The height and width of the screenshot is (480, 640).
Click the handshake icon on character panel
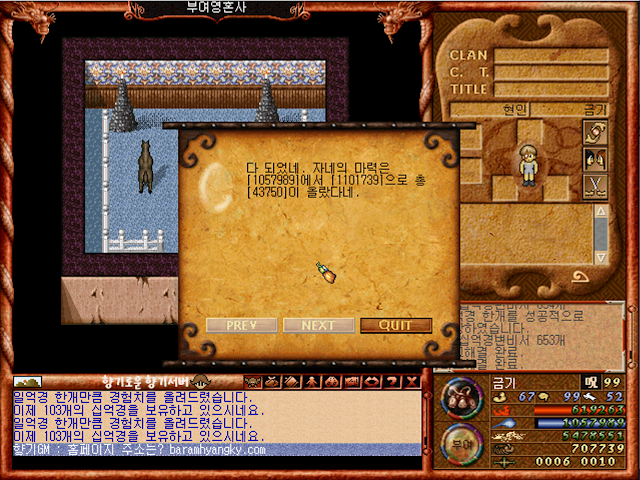coord(595,133)
